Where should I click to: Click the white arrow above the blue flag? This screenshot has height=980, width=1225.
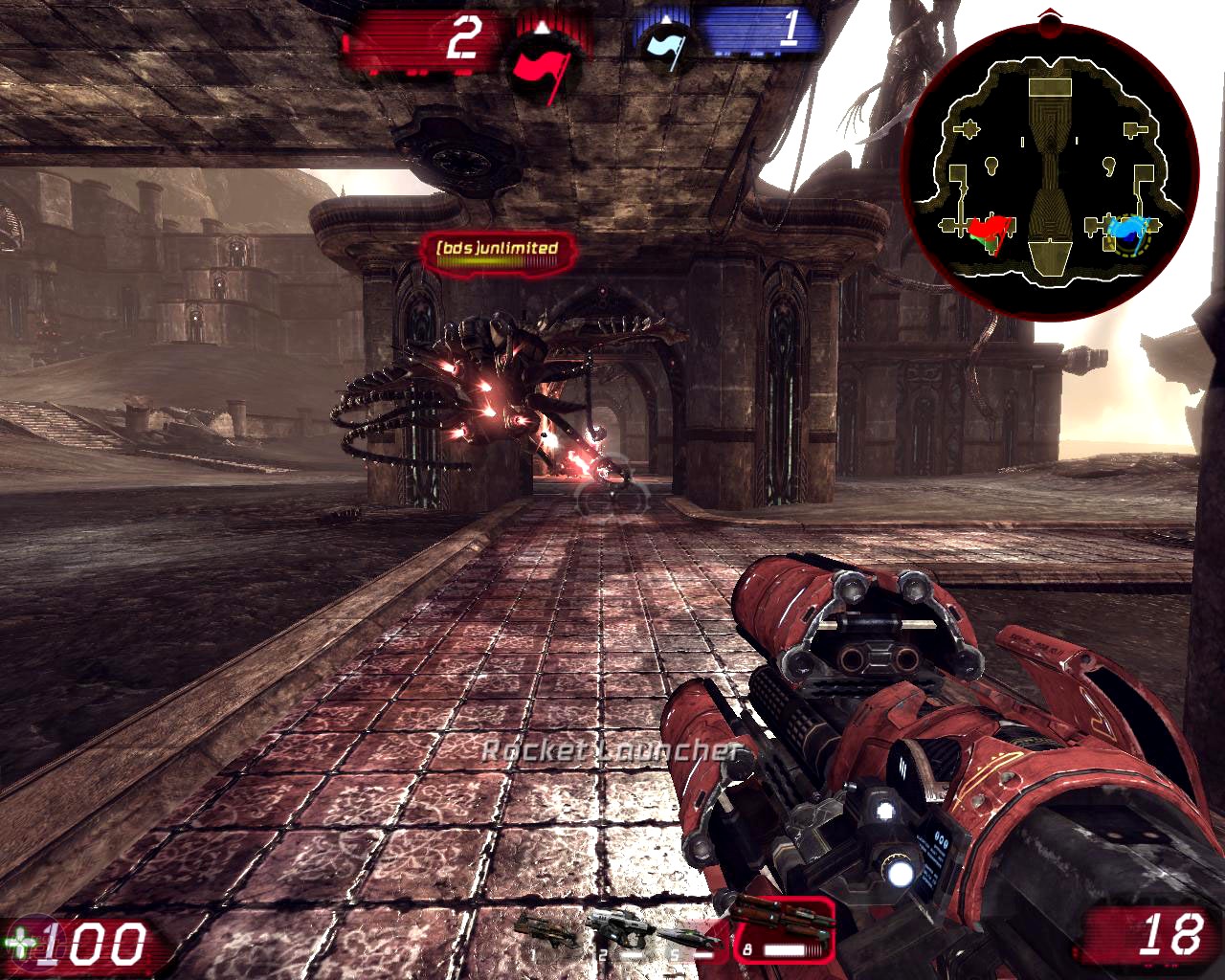(667, 20)
